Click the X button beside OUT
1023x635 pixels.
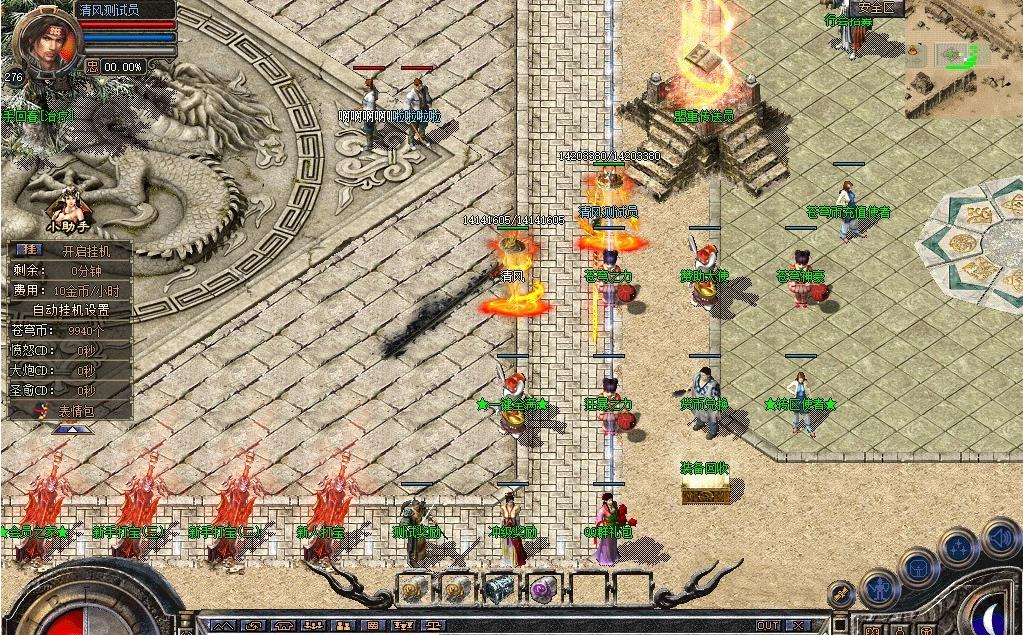click(798, 626)
